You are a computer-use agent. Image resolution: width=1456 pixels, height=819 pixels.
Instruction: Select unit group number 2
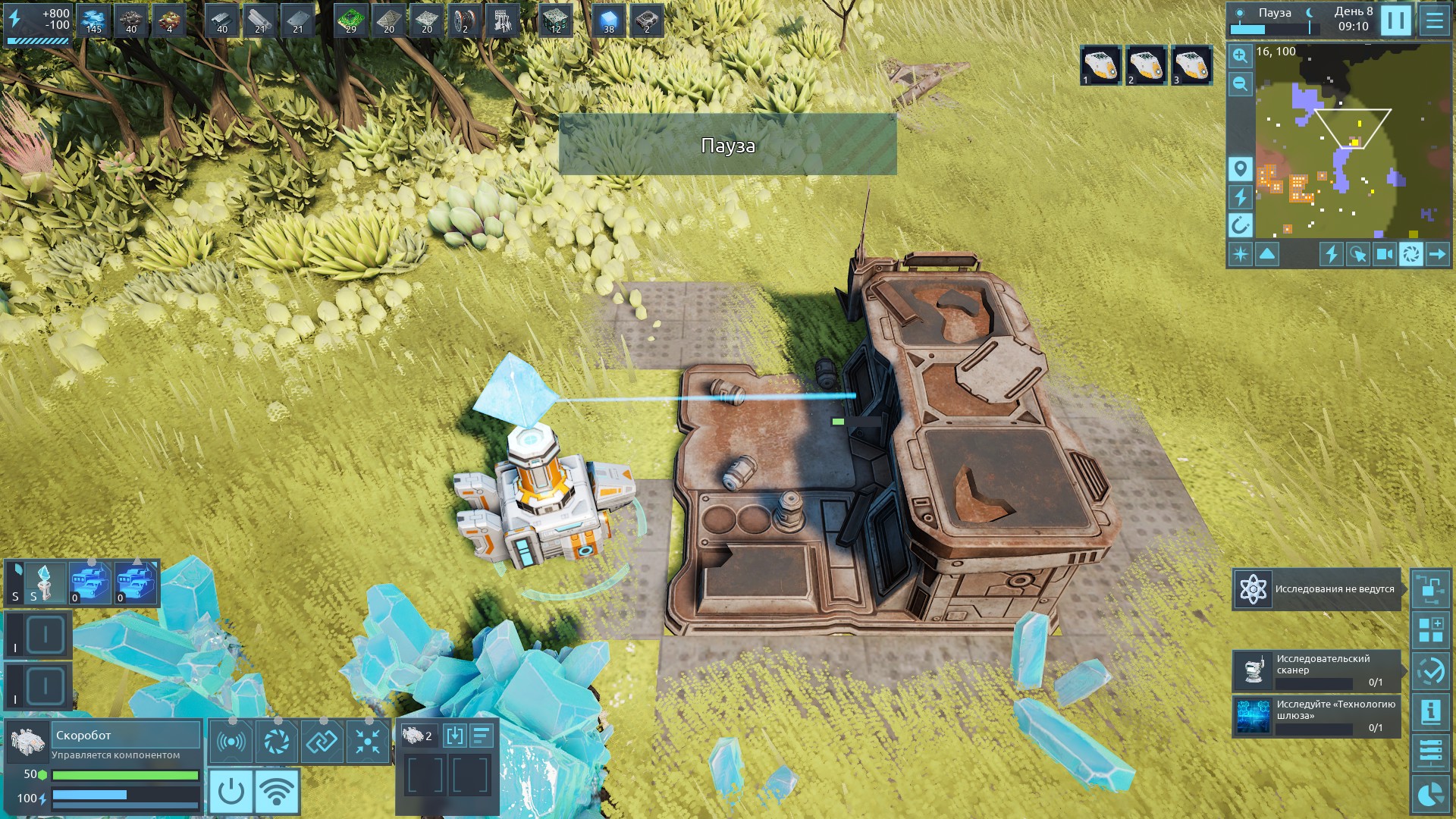click(x=1146, y=66)
